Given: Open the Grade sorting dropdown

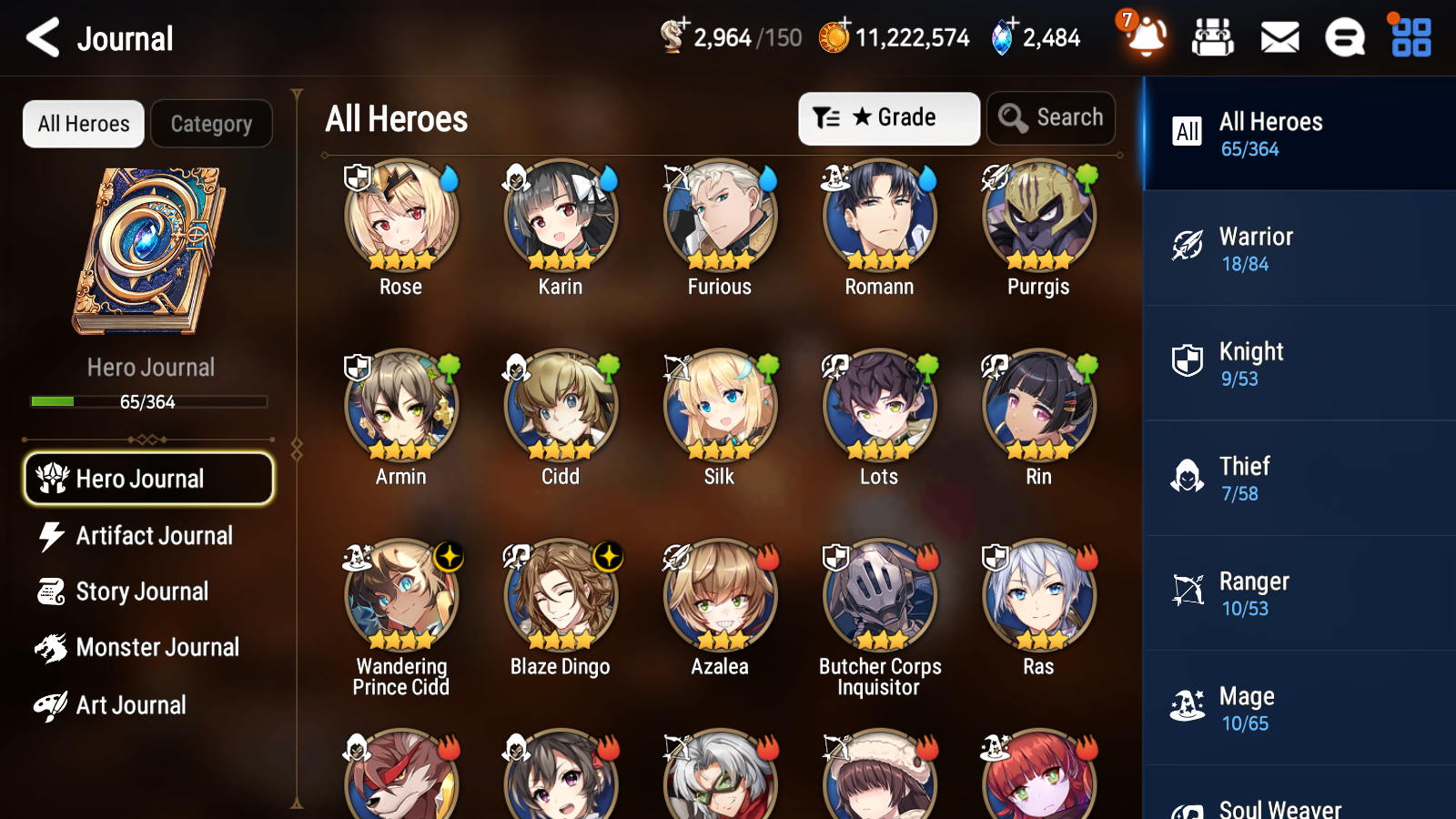Looking at the screenshot, I should (x=888, y=117).
